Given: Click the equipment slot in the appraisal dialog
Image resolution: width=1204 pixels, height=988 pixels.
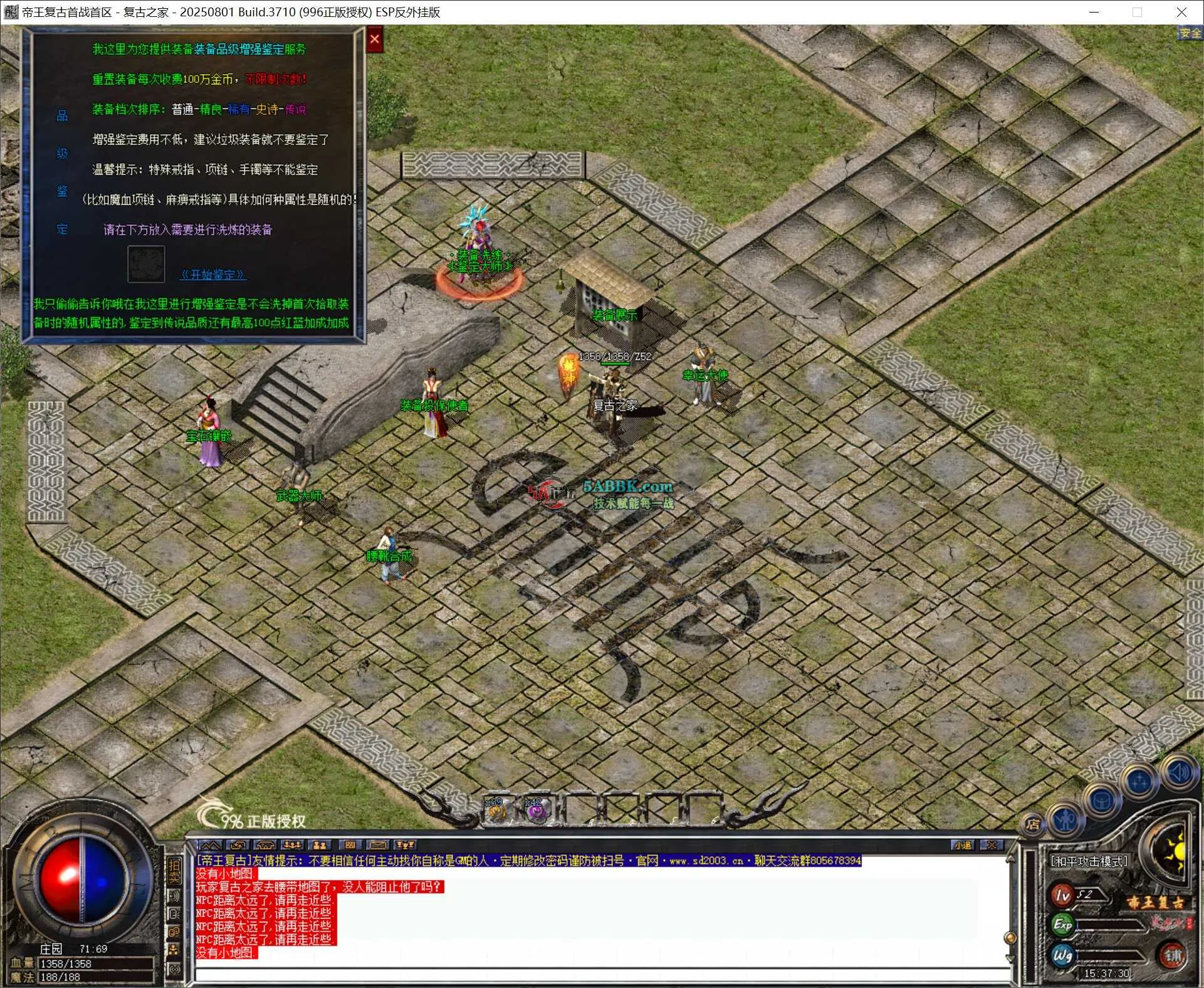Looking at the screenshot, I should pyautogui.click(x=147, y=264).
